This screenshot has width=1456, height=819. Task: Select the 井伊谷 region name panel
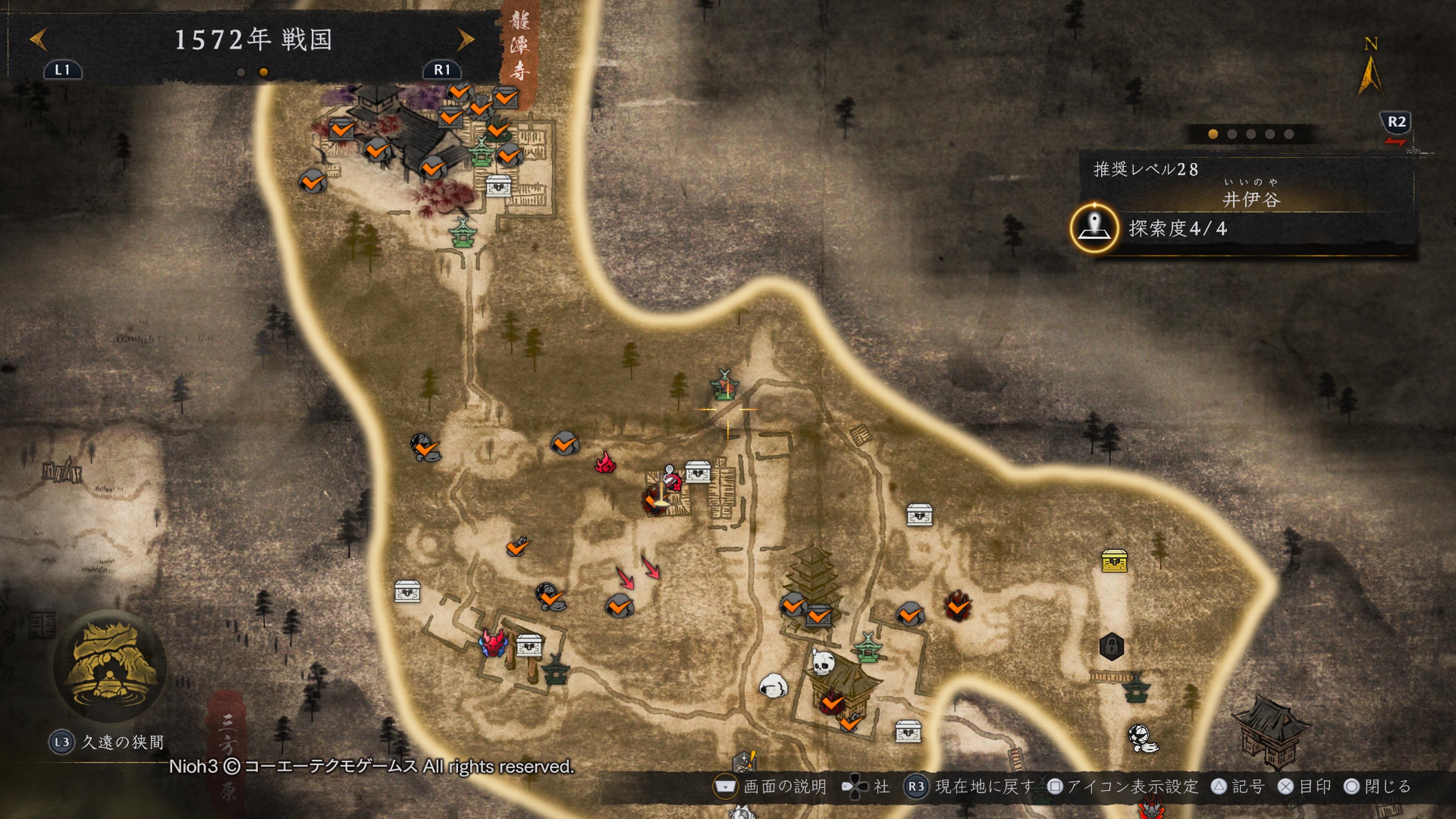click(x=1250, y=199)
